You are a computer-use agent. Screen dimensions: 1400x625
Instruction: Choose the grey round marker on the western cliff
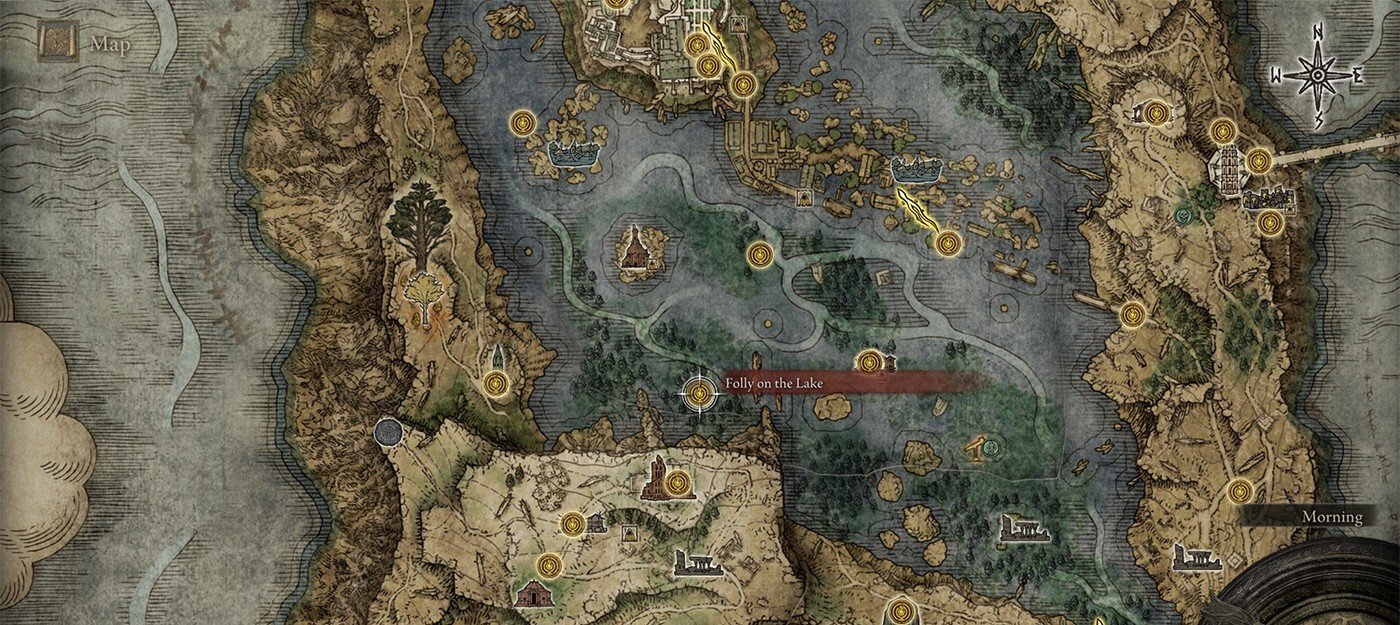point(387,432)
